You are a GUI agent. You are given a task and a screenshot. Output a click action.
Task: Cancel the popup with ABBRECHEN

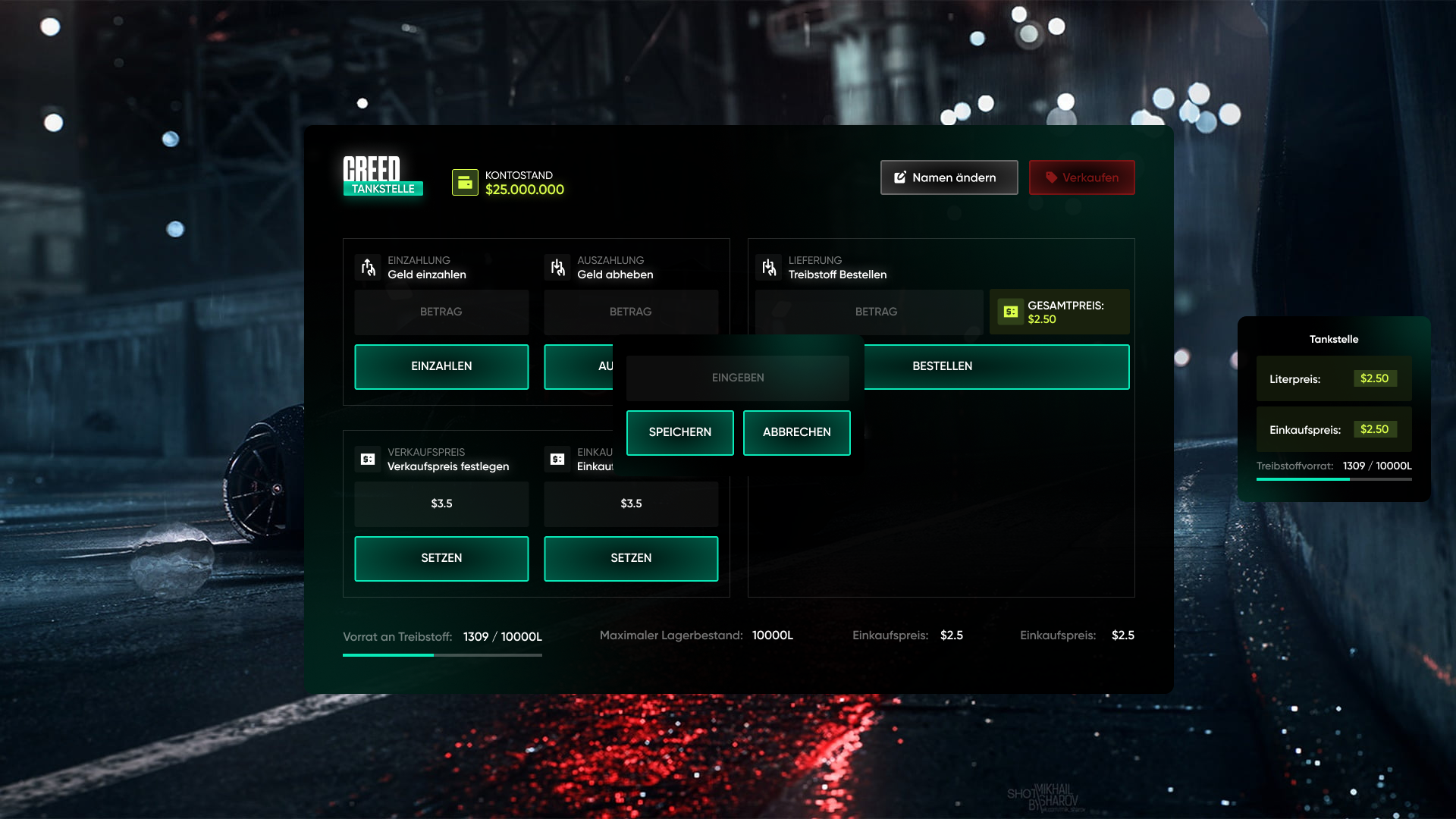pyautogui.click(x=796, y=432)
